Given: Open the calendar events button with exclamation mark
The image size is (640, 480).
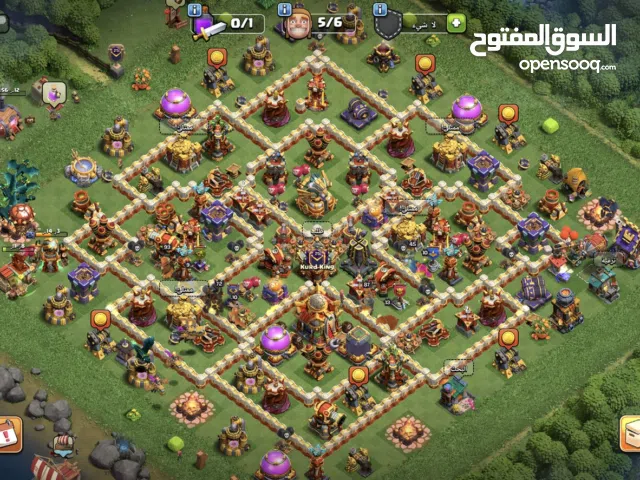Looking at the screenshot, I should click(x=9, y=435).
